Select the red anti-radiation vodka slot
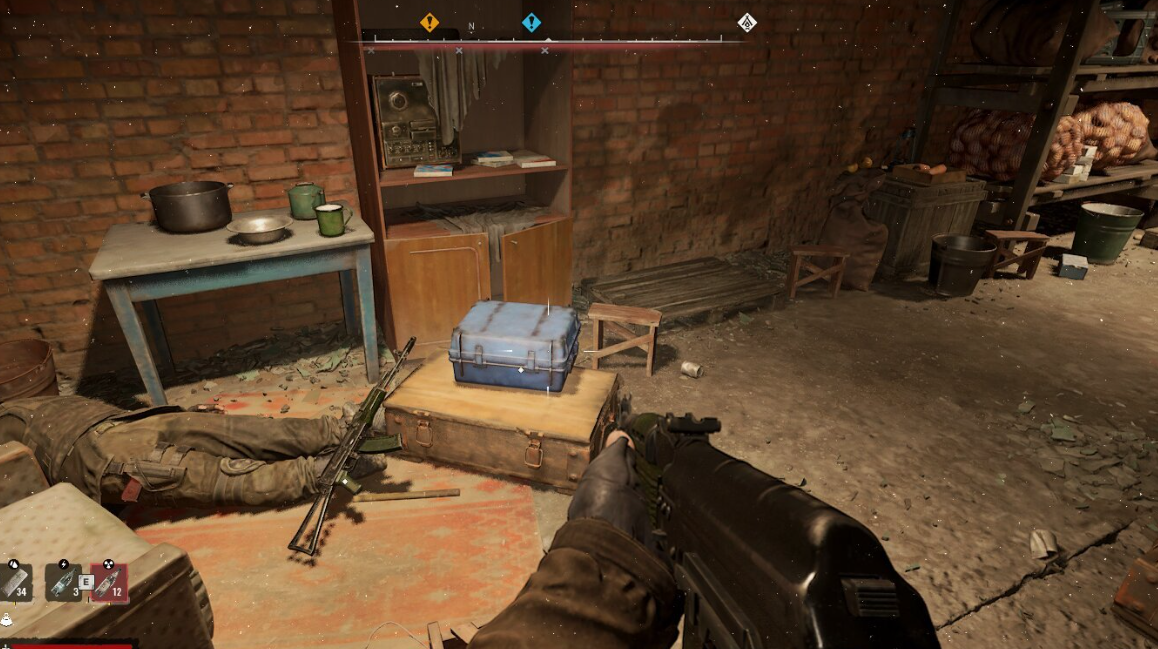 tap(108, 582)
